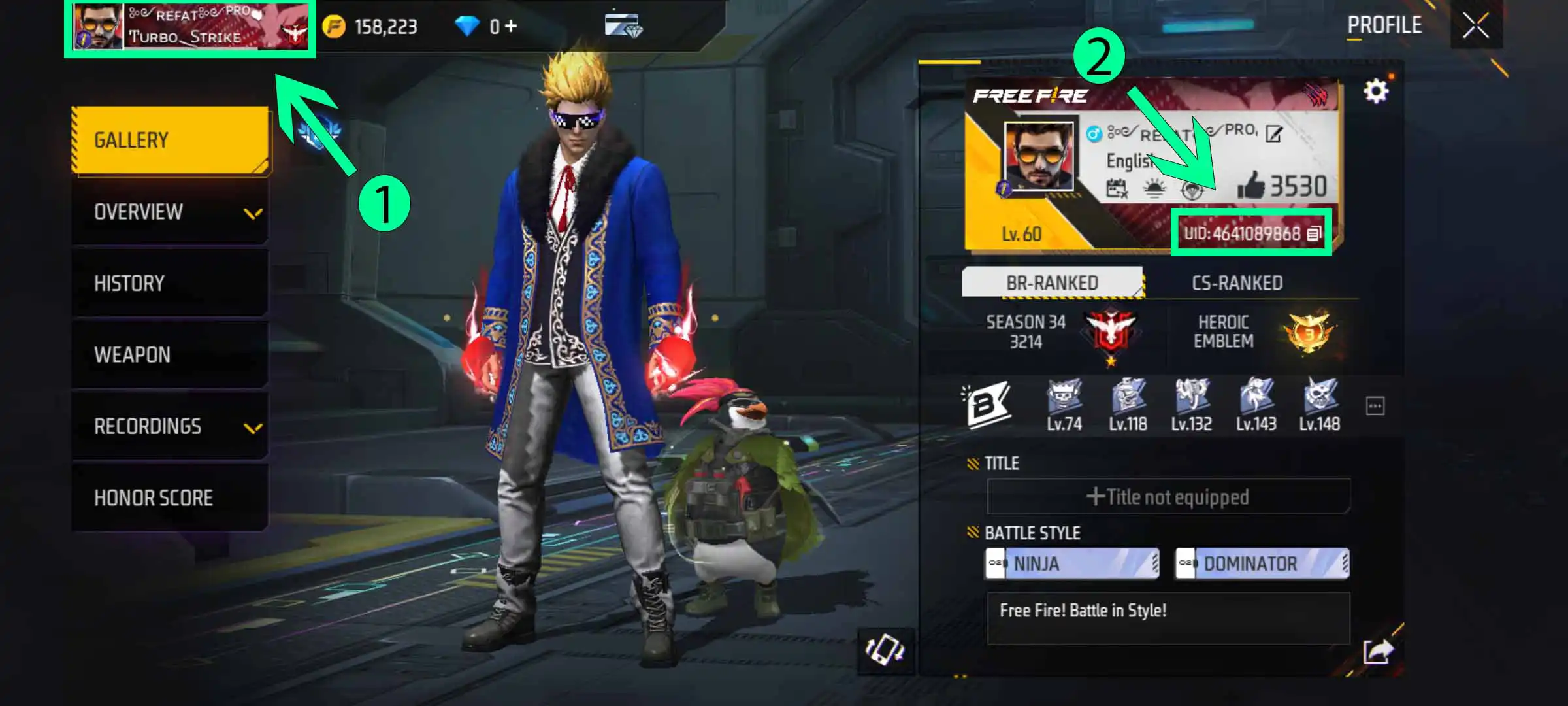Share the profile card
Screen dimensions: 1568x706
[1378, 651]
